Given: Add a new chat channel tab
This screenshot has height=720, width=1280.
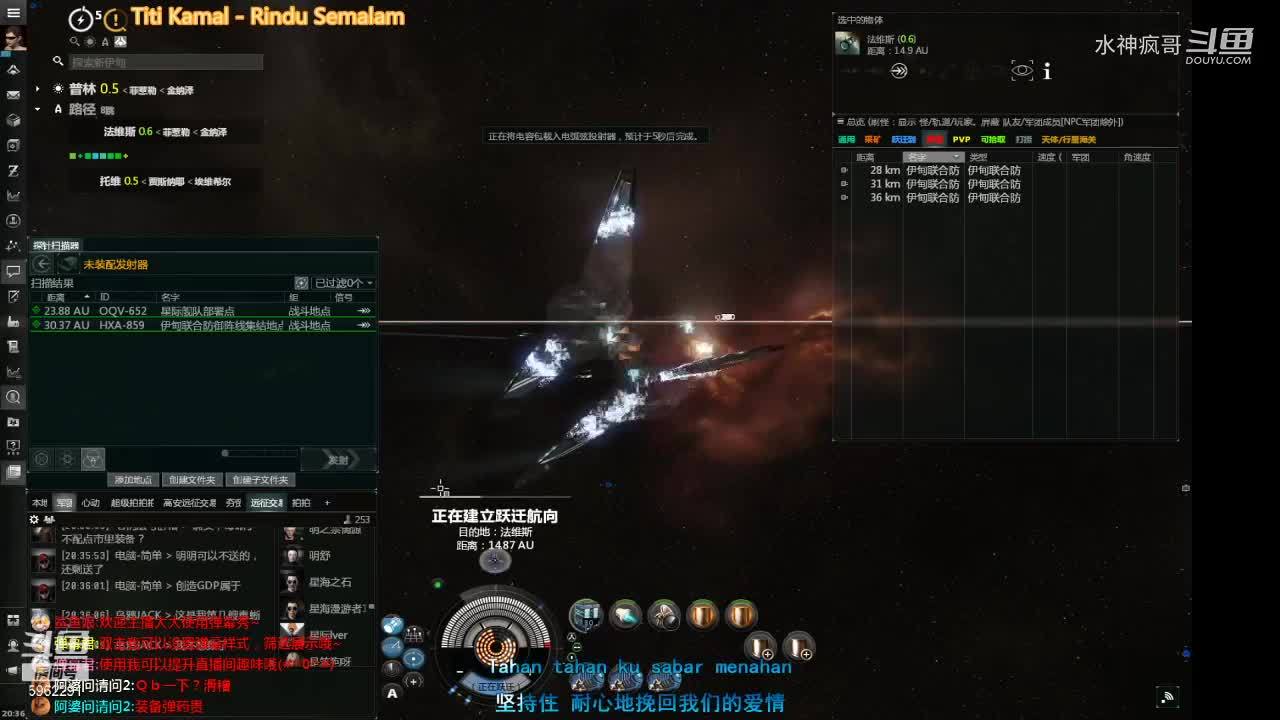Looking at the screenshot, I should (x=327, y=503).
